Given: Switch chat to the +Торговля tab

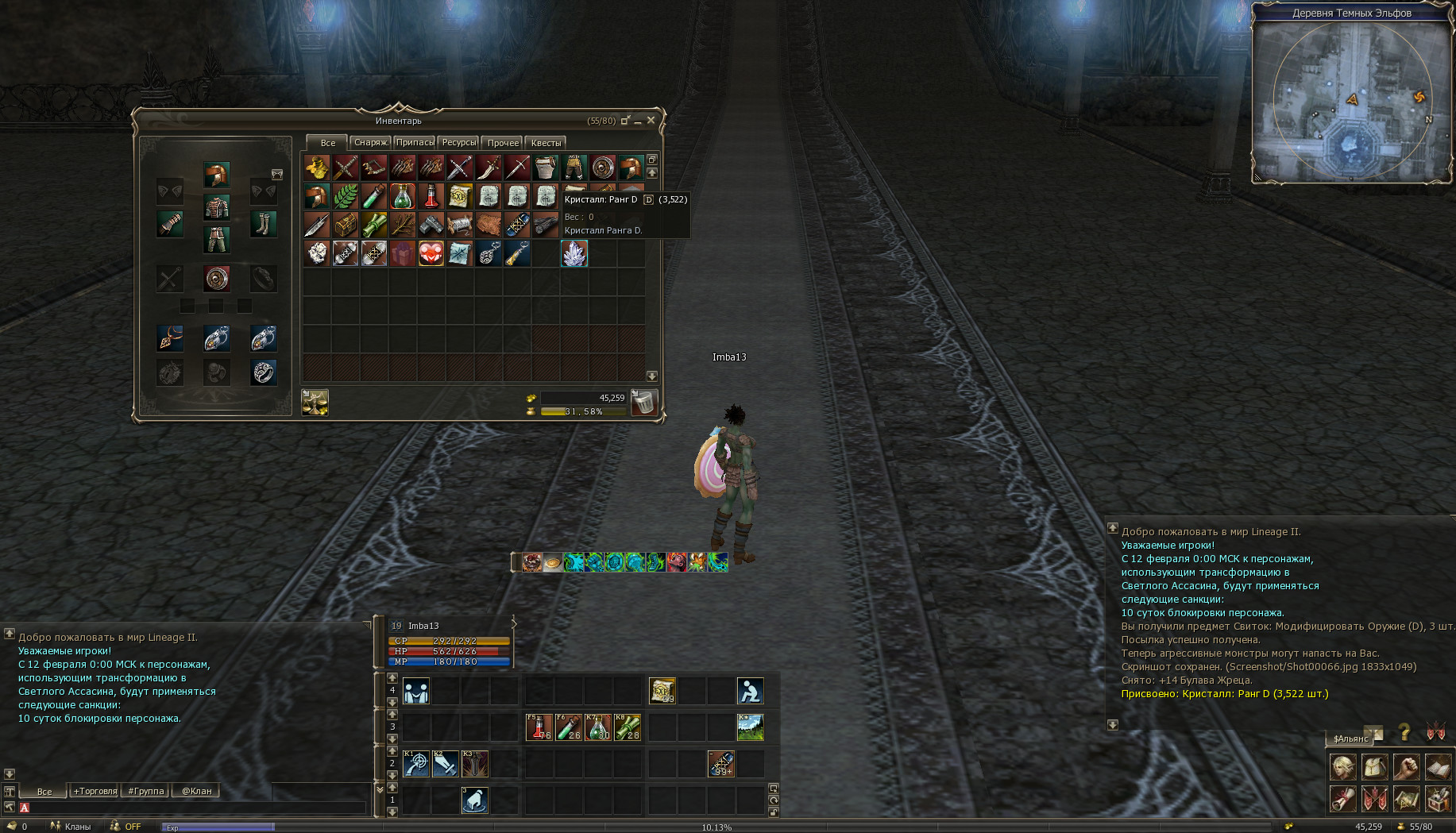Looking at the screenshot, I should tap(95, 791).
